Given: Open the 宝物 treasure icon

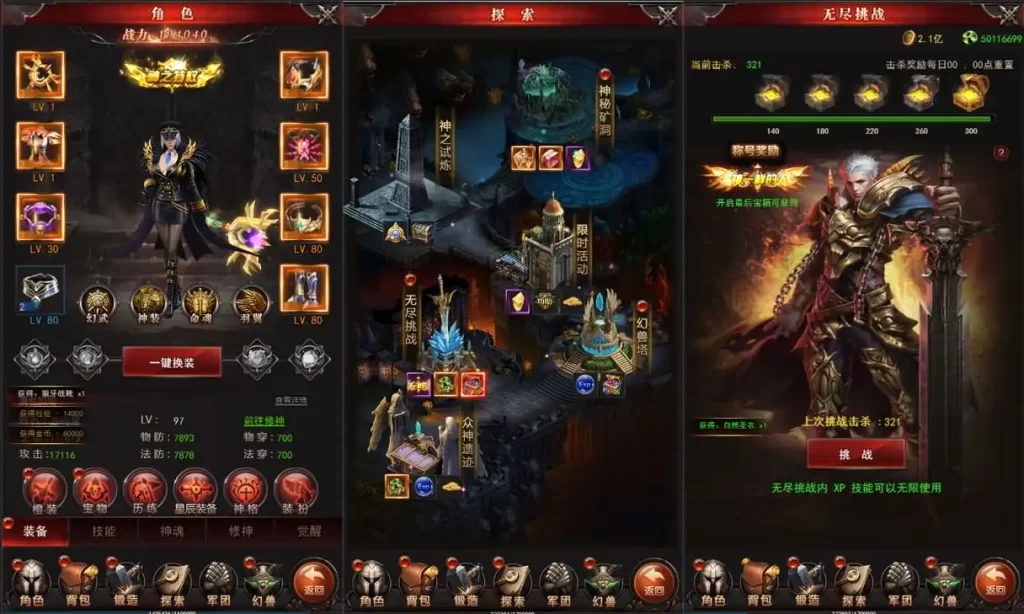Looking at the screenshot, I should tap(95, 489).
